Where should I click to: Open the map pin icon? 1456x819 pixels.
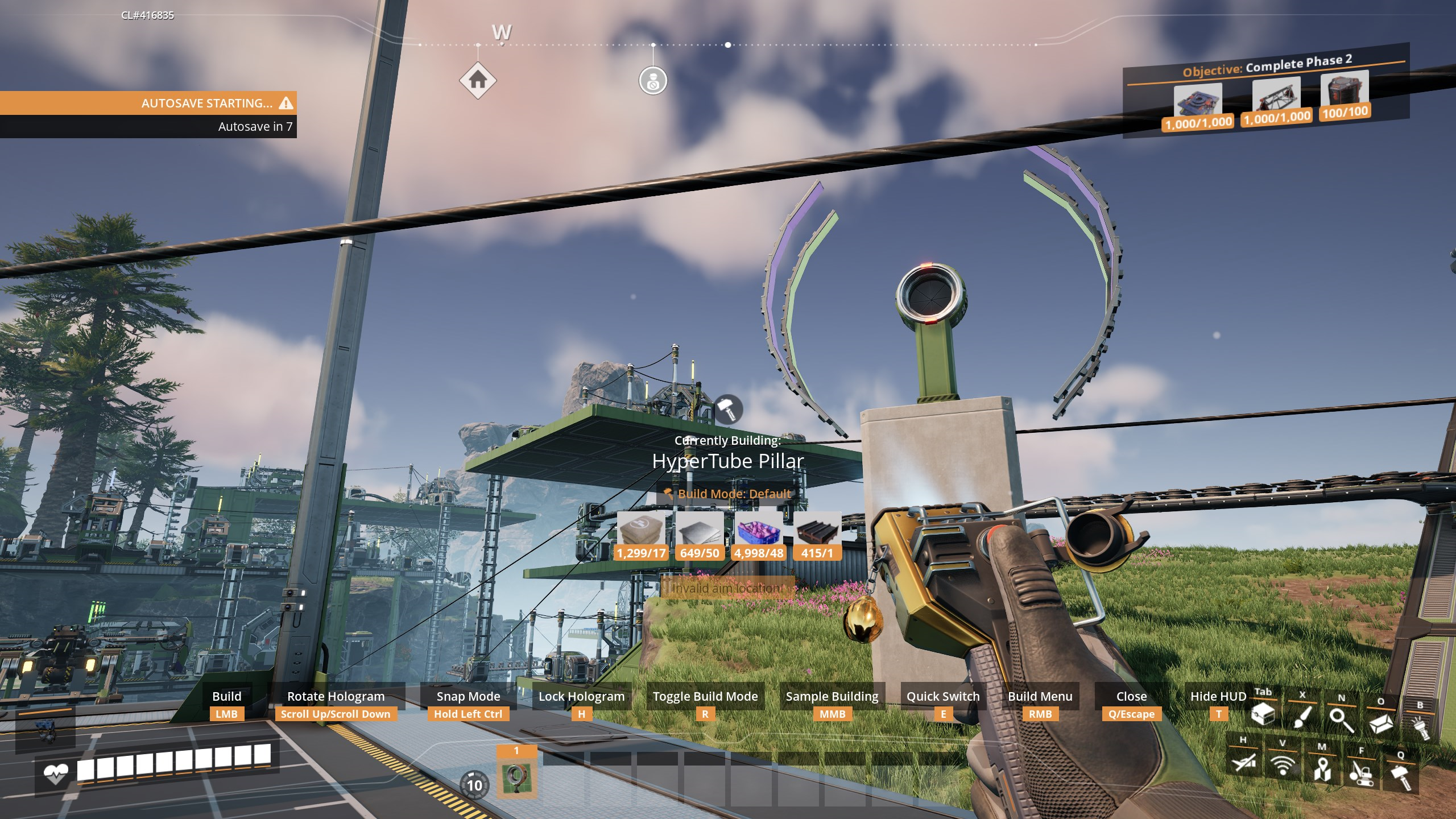coord(1322,770)
